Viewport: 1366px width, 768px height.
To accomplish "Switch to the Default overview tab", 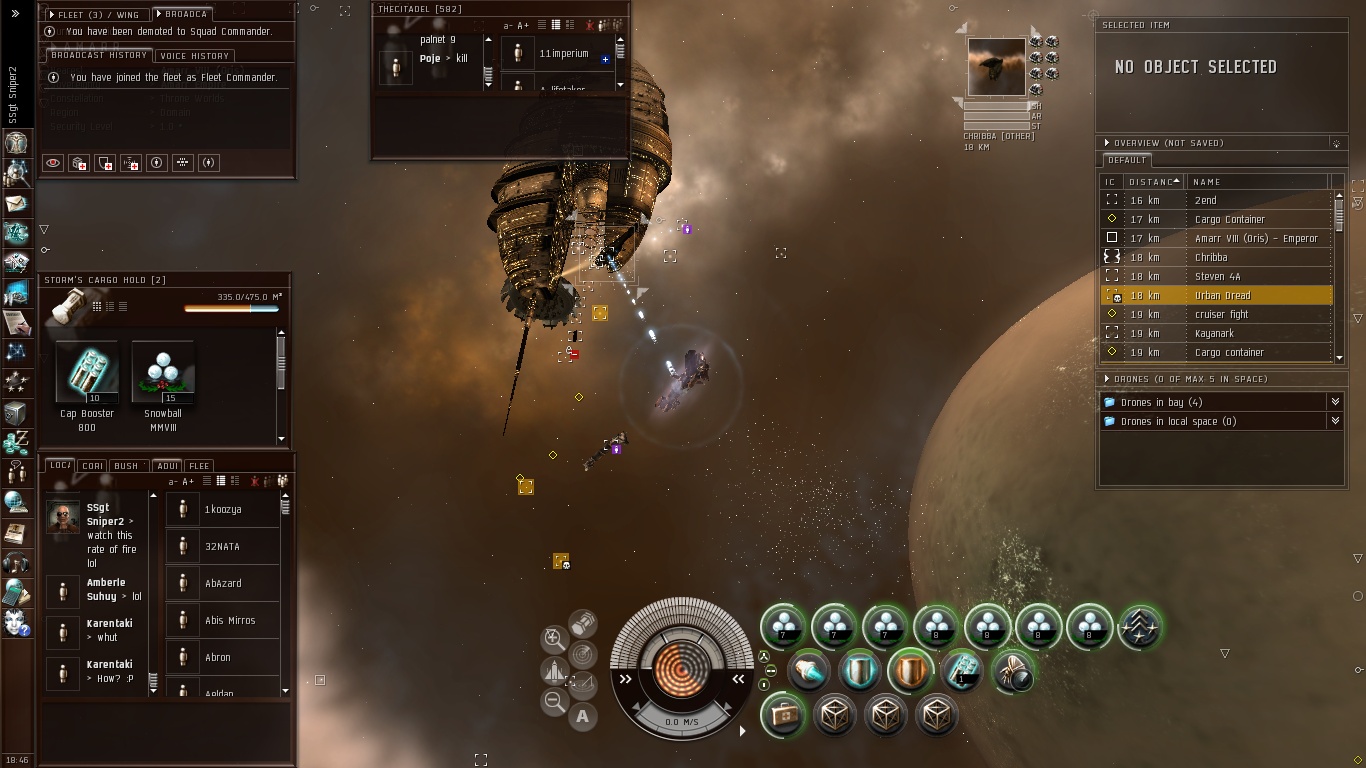I will (x=1127, y=160).
